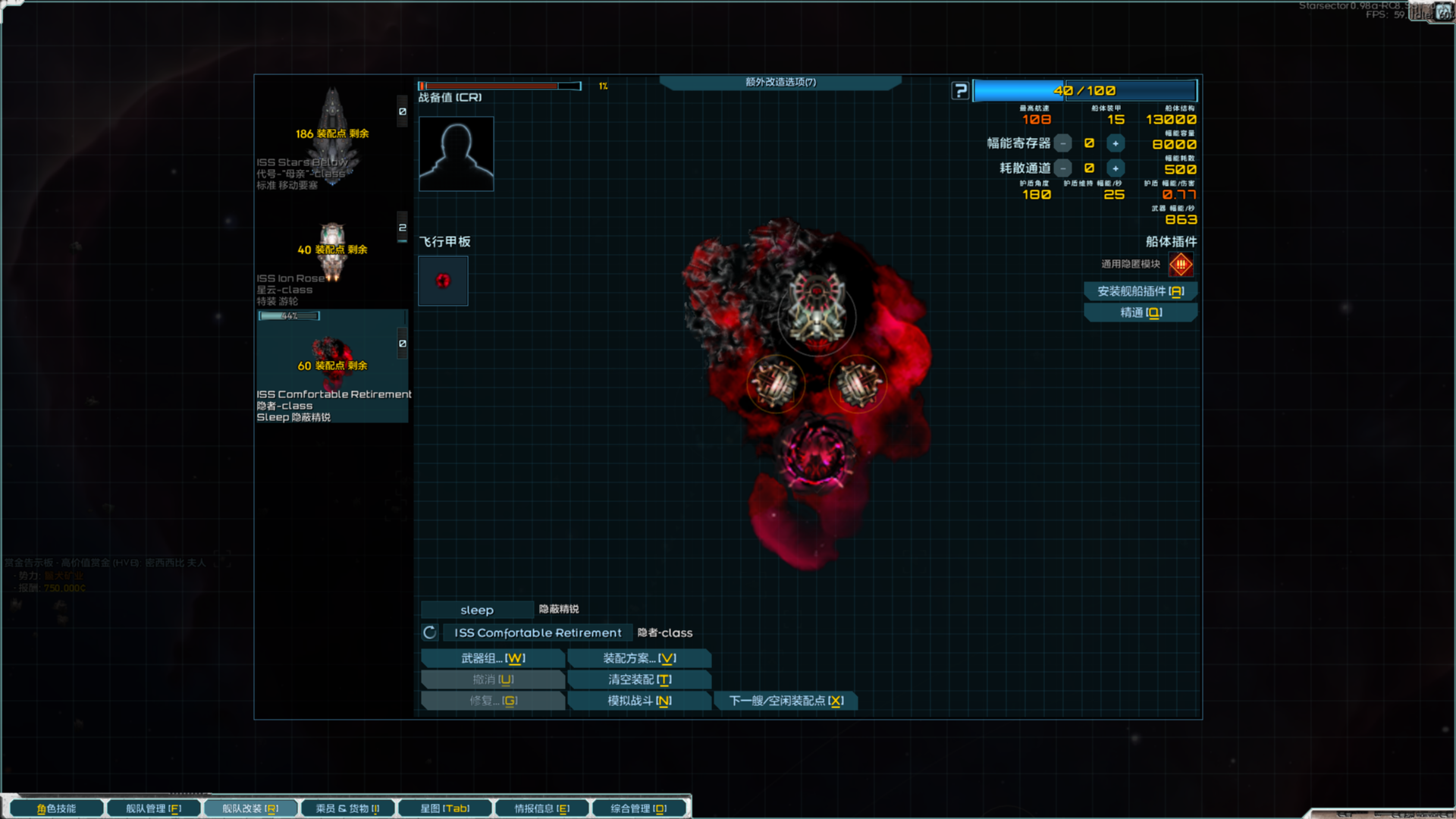This screenshot has width=1456, height=819.
Task: Click the 清空装配 [T] button
Action: click(x=639, y=679)
